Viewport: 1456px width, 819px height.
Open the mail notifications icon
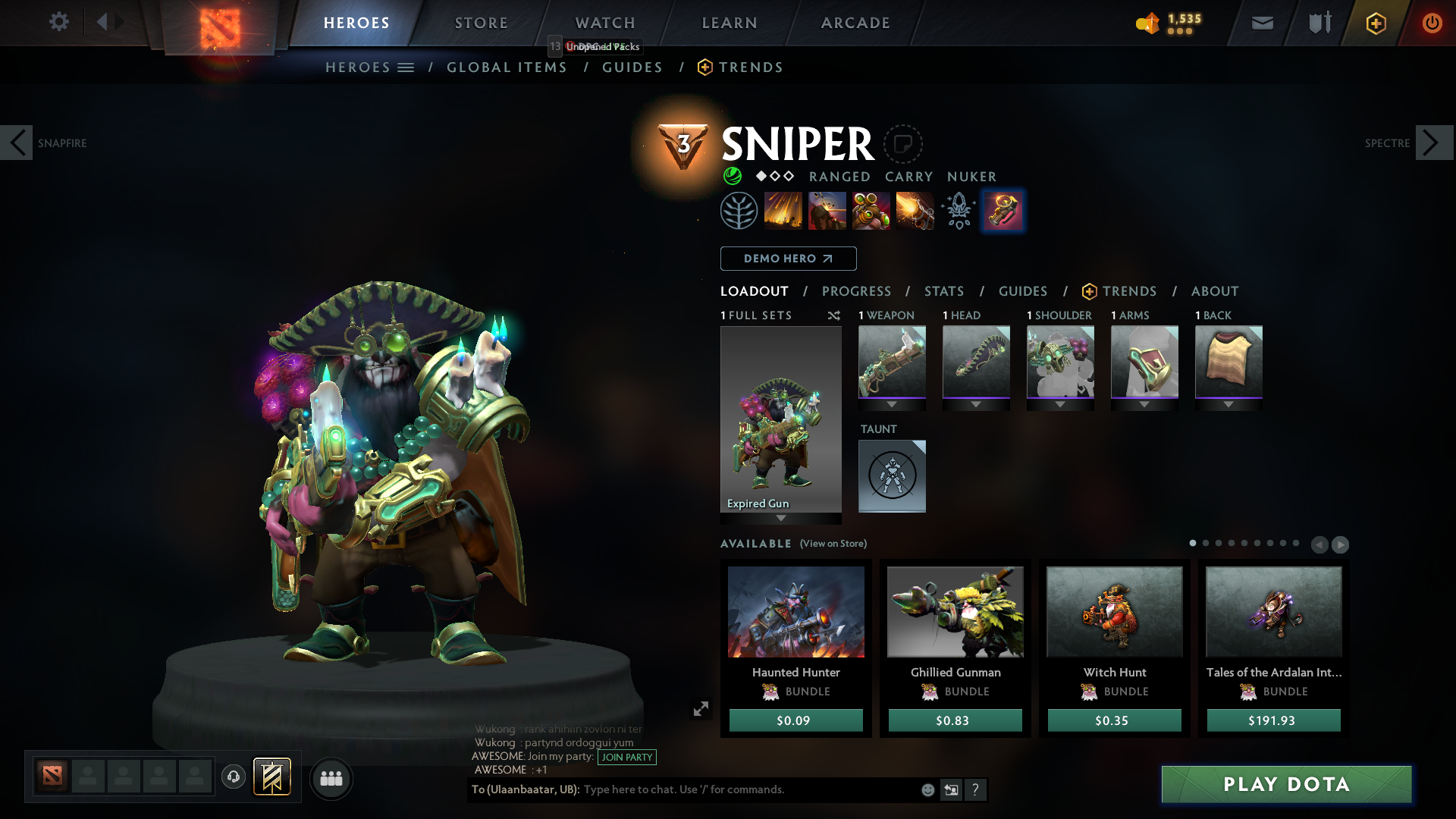coord(1262,24)
